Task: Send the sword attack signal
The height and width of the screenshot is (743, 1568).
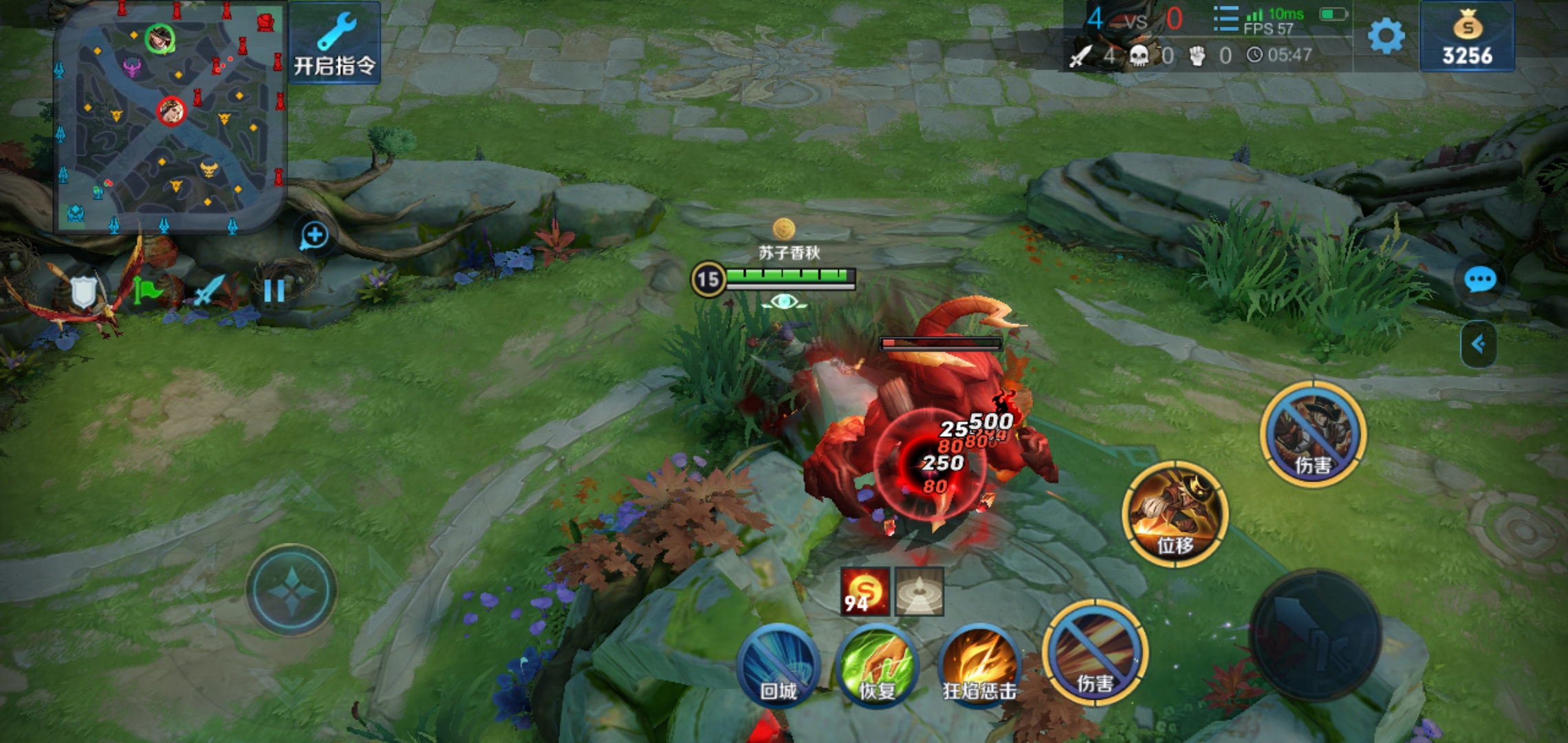Action: click(x=209, y=292)
